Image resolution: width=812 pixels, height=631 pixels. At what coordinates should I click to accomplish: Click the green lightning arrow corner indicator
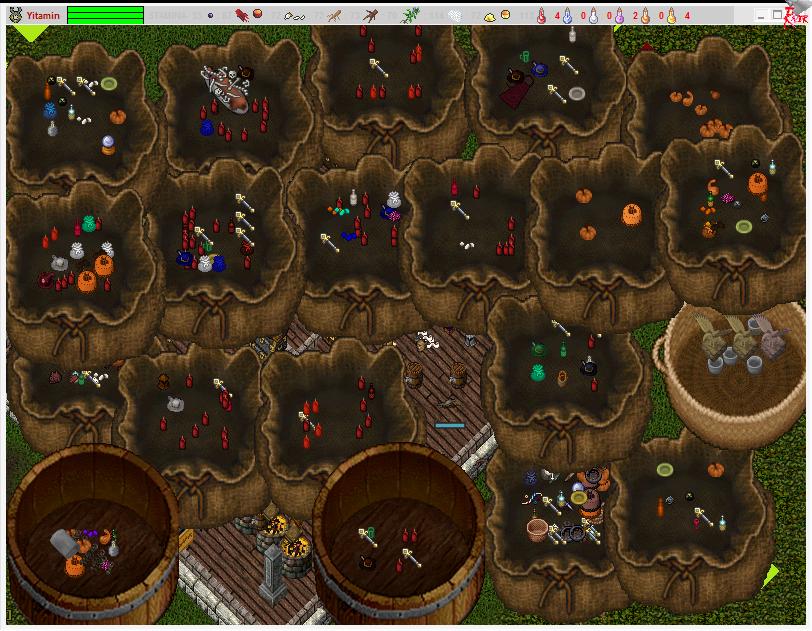click(x=771, y=575)
